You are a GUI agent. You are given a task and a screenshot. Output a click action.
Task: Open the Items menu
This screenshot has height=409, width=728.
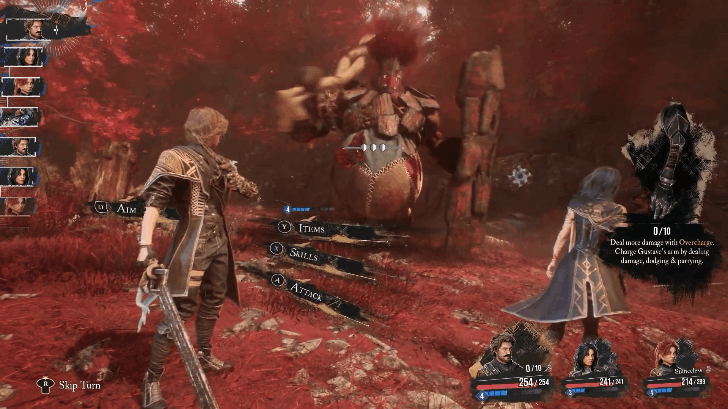[310, 228]
